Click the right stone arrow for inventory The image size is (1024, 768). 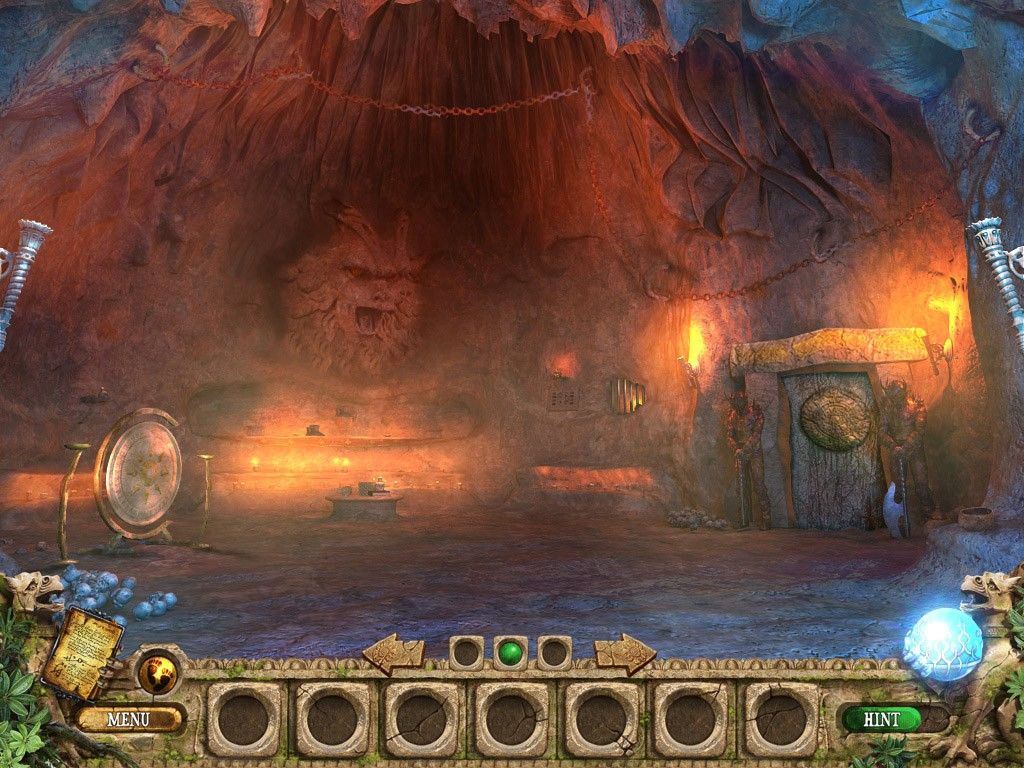625,653
